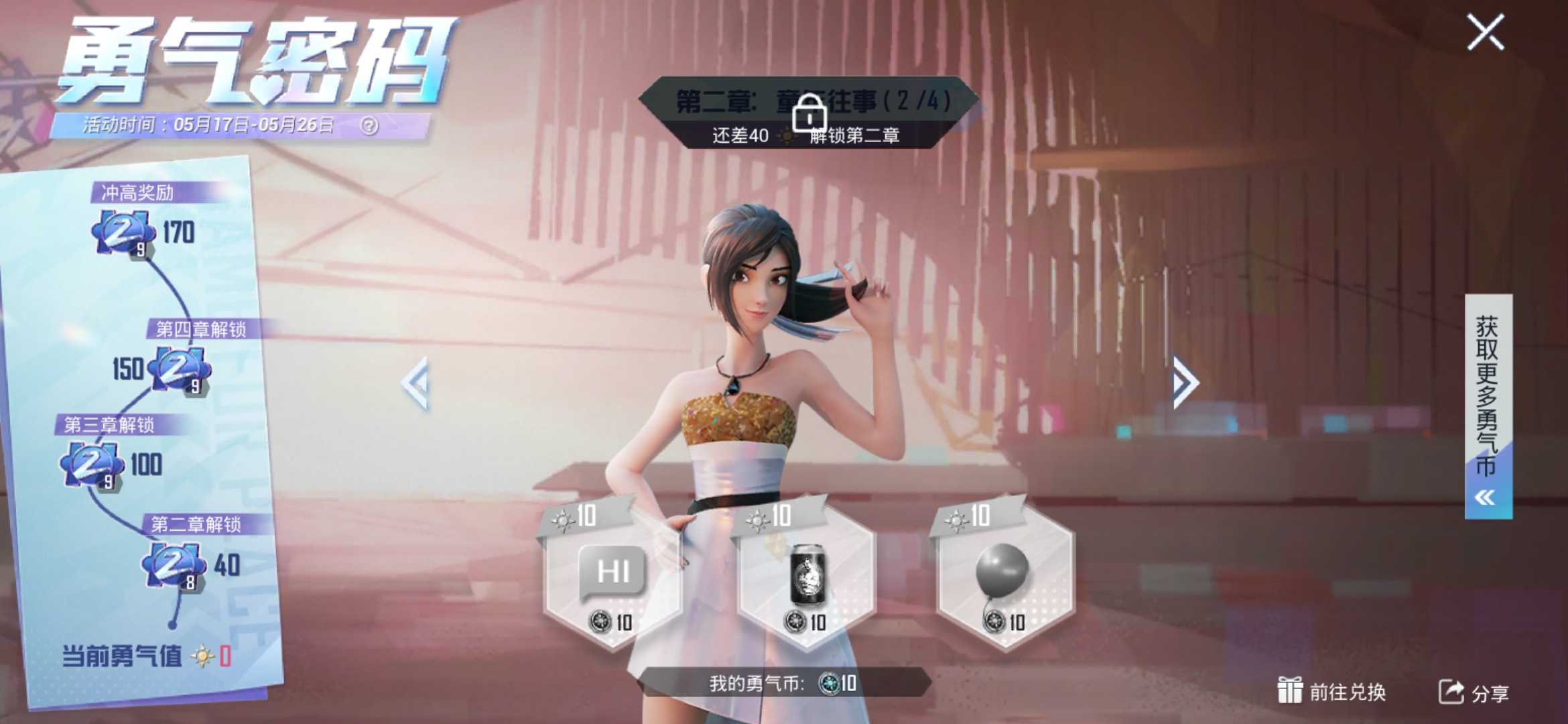Select the 150 第四章解锁 reward badge

178,369
